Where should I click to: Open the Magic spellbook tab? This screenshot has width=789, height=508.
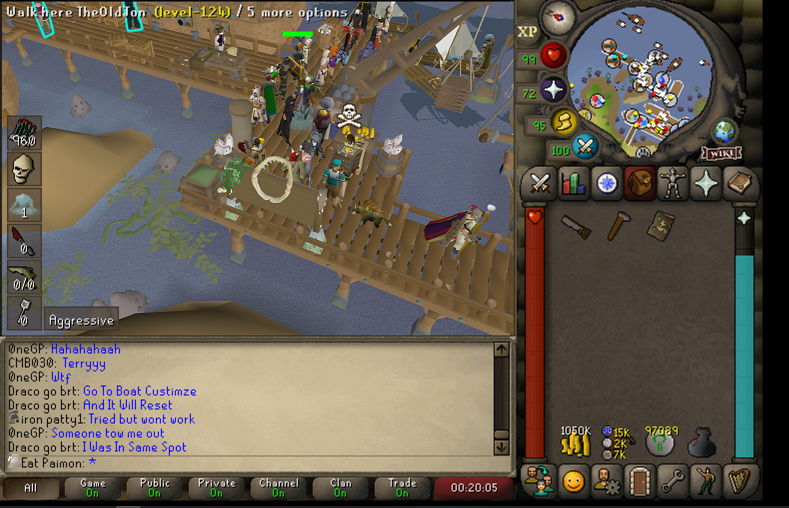740,184
